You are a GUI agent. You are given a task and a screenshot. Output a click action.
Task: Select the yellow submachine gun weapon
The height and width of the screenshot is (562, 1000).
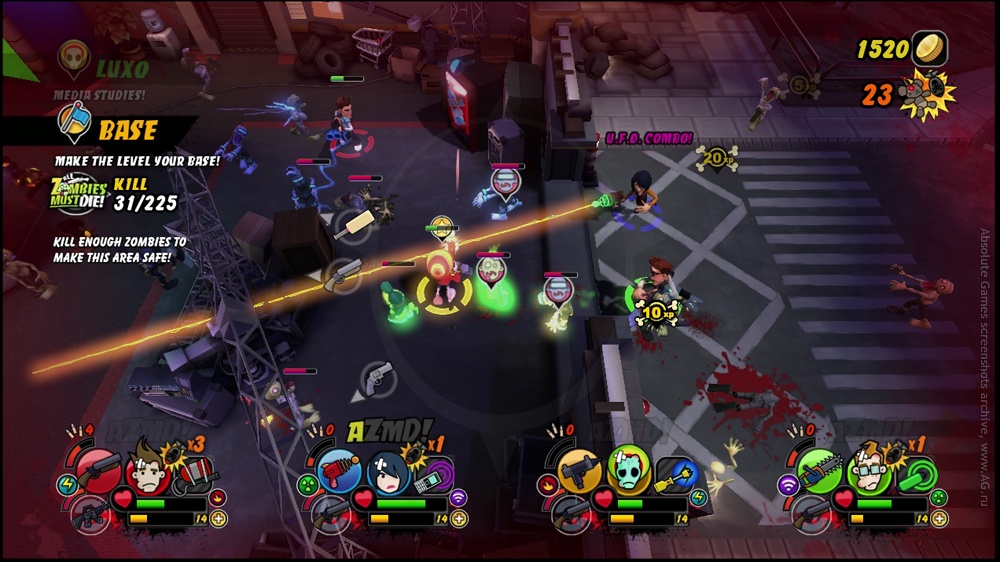[x=578, y=468]
